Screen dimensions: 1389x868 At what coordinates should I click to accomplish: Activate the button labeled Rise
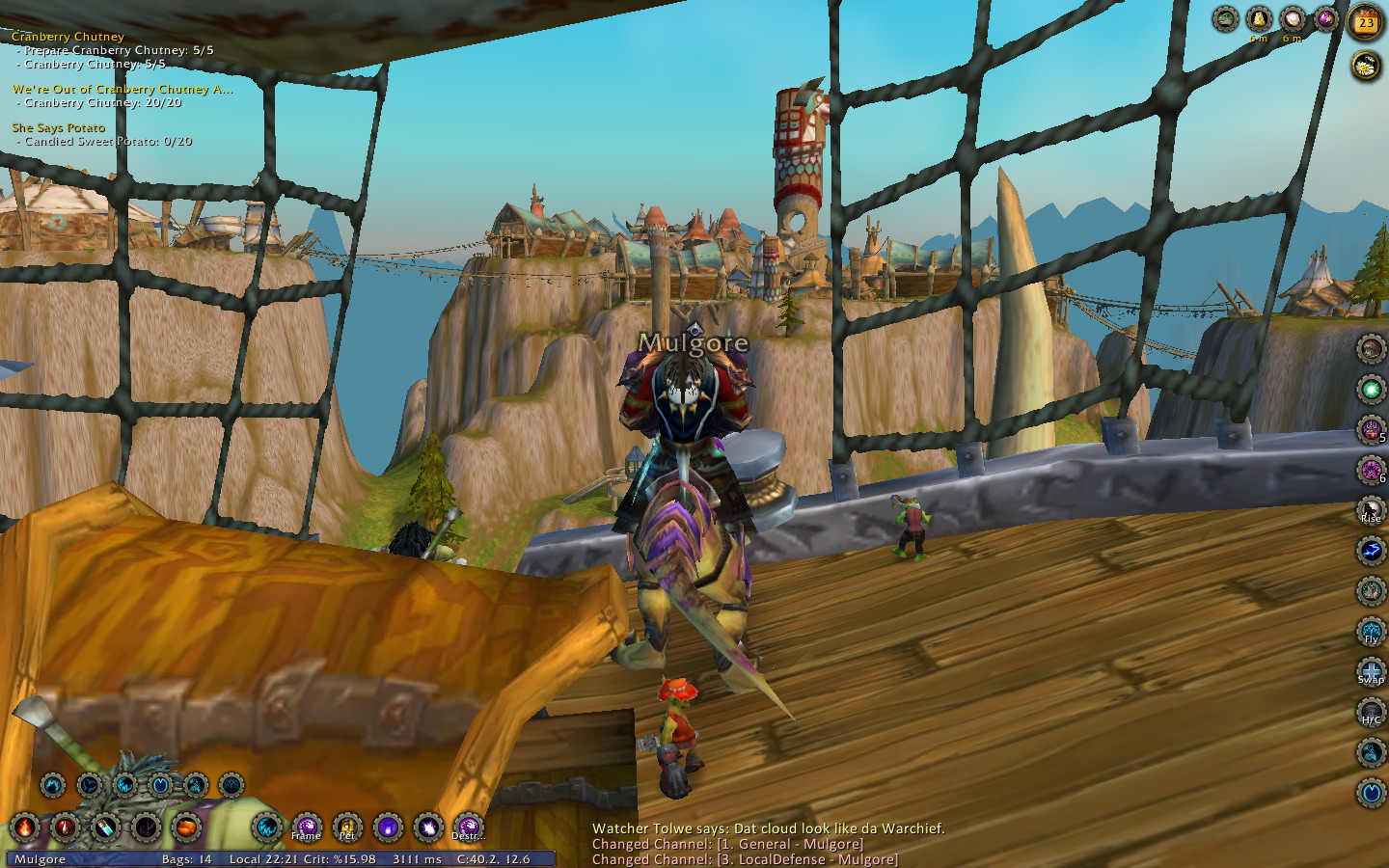(1371, 509)
